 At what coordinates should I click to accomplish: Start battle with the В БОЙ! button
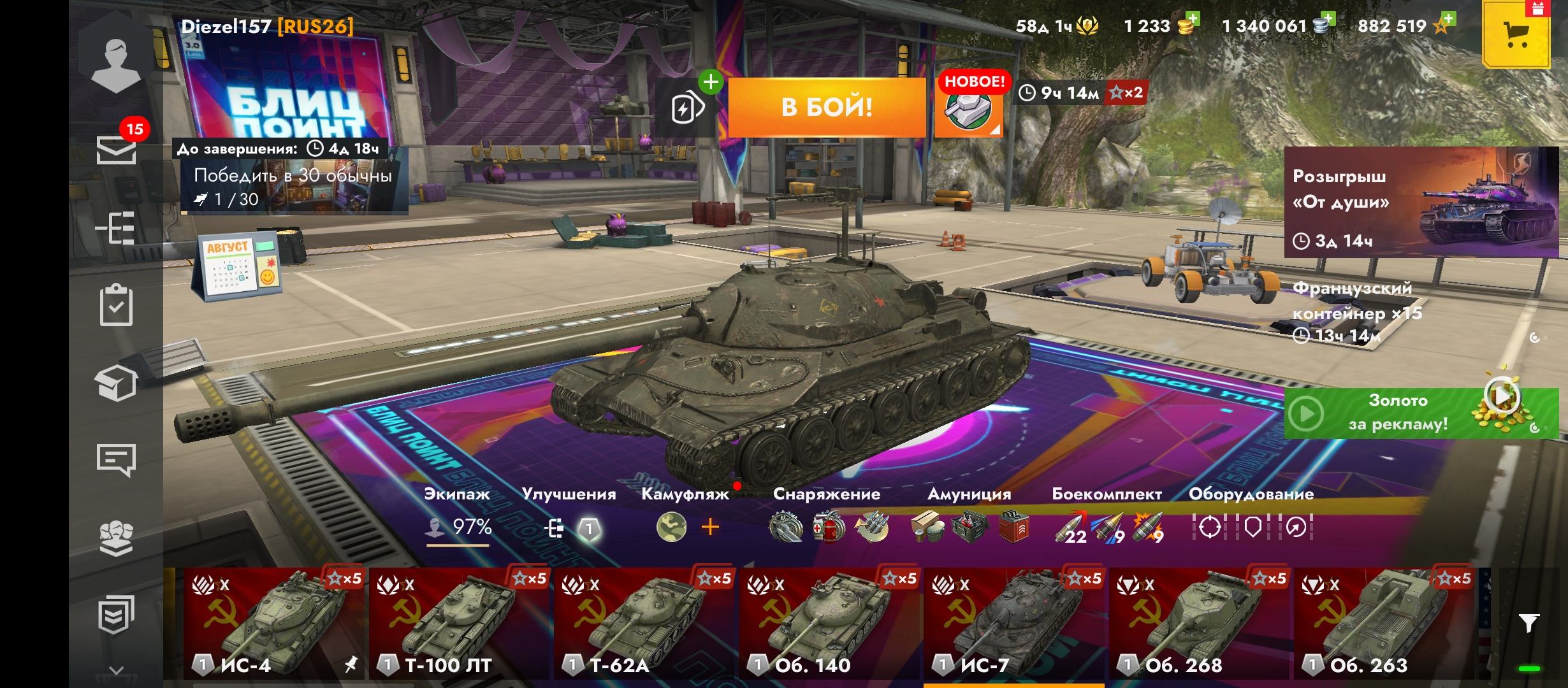point(827,107)
